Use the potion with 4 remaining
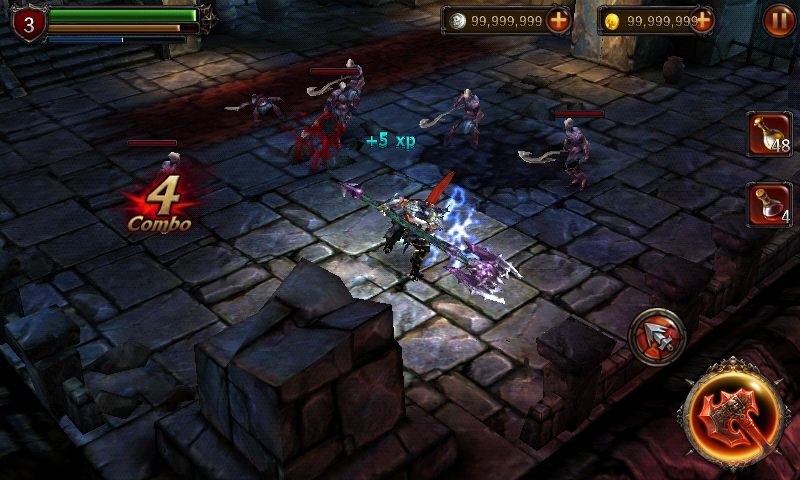This screenshot has width=800, height=480. pyautogui.click(x=769, y=204)
